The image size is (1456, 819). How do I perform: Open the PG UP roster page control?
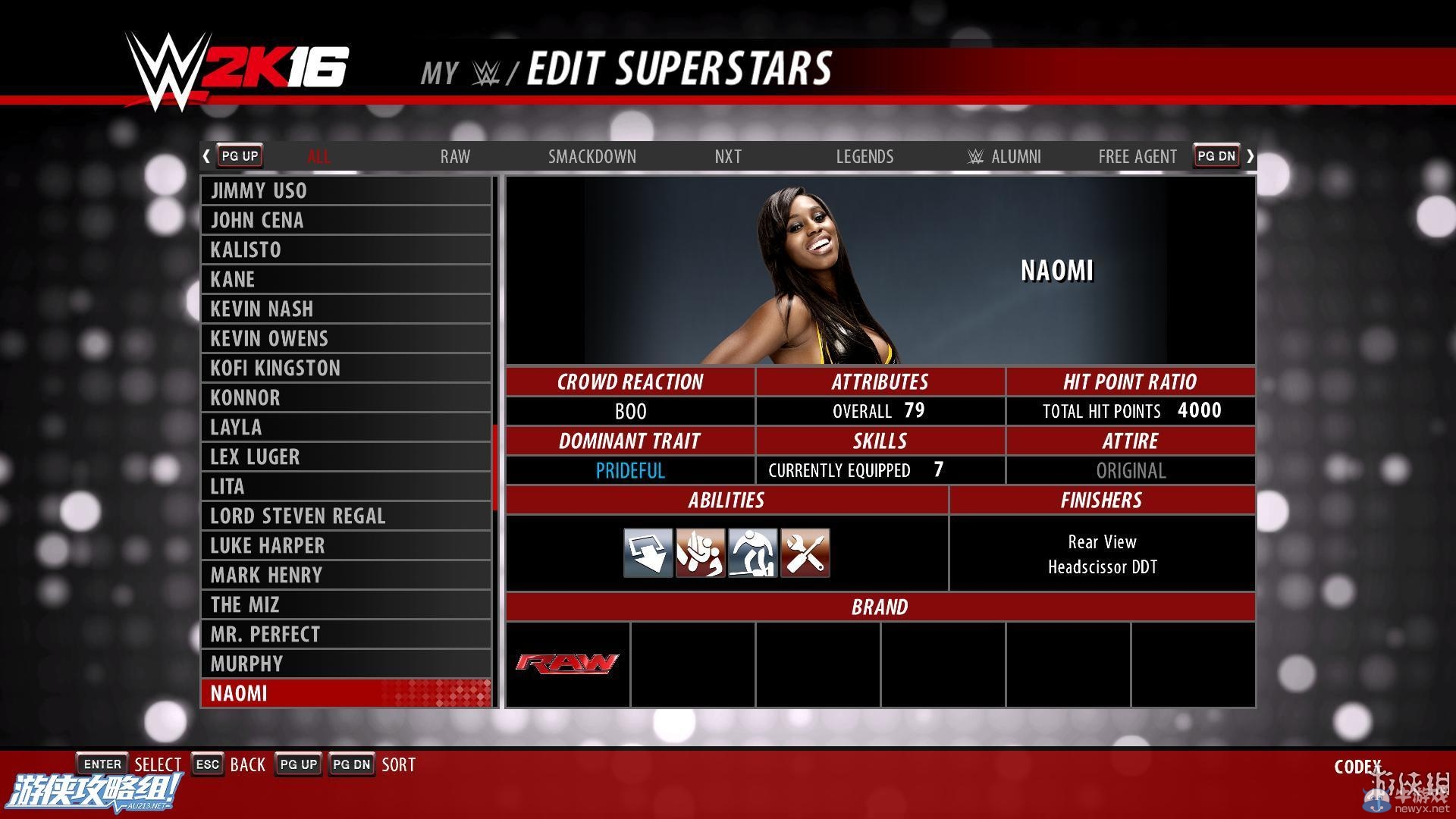239,155
